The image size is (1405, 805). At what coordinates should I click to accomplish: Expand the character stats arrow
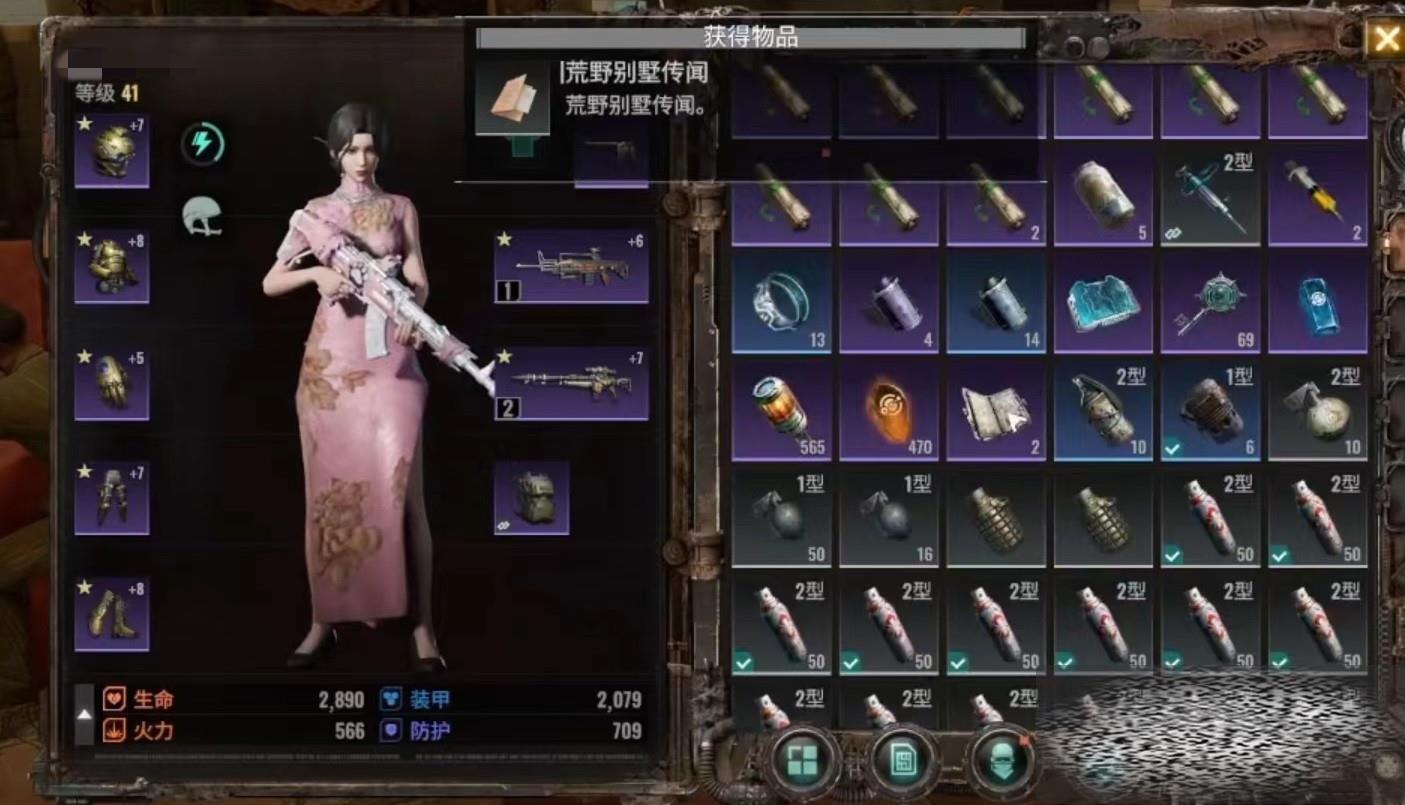pos(84,714)
